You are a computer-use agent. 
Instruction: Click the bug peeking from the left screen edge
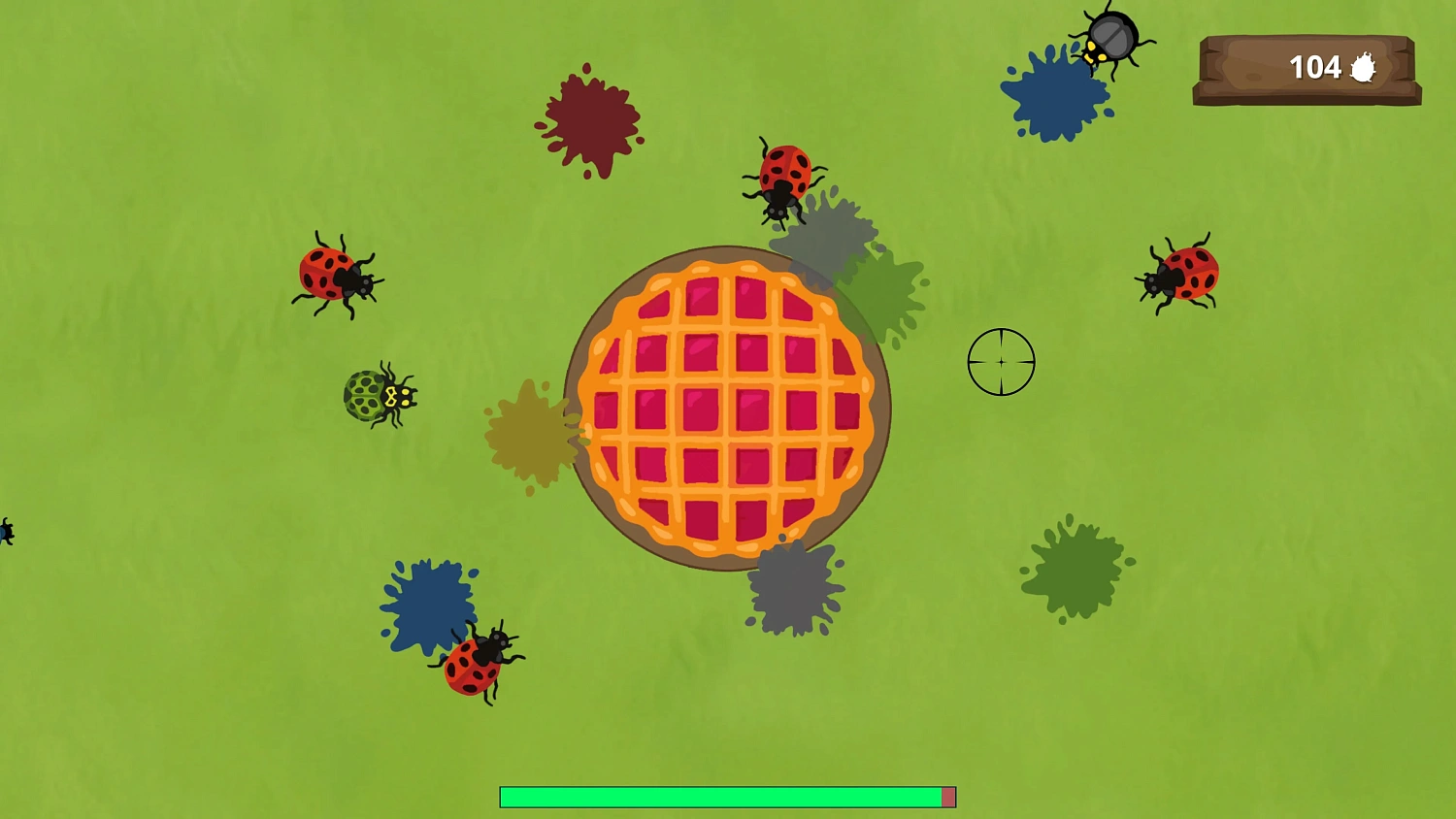[5, 531]
